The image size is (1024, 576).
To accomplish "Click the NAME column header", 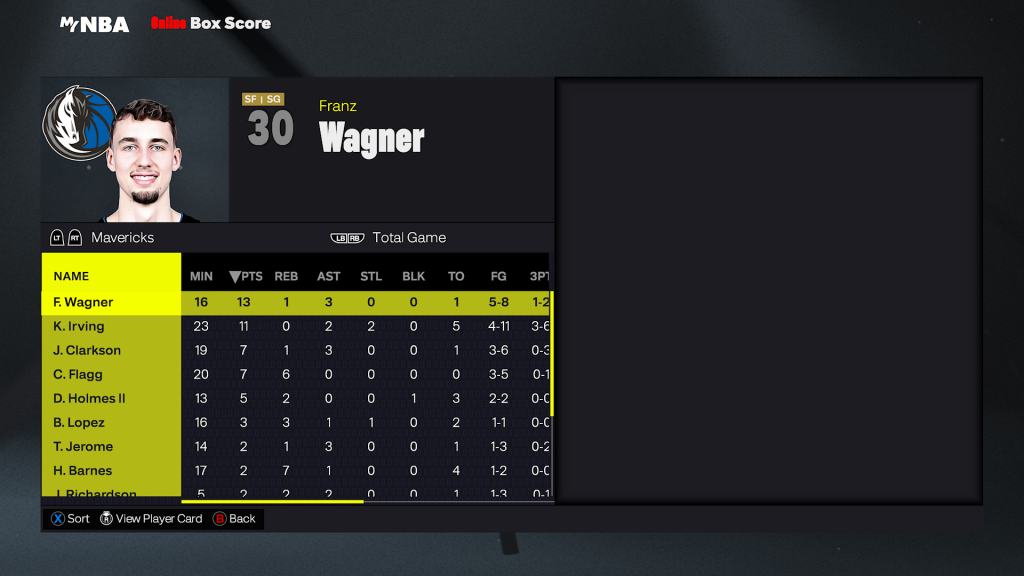I will click(71, 276).
